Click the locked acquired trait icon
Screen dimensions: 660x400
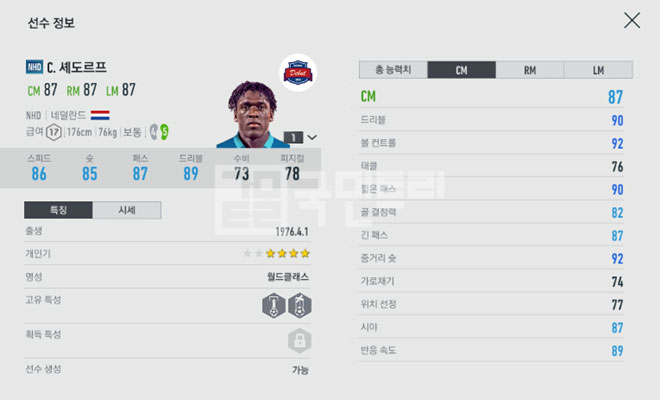[297, 341]
